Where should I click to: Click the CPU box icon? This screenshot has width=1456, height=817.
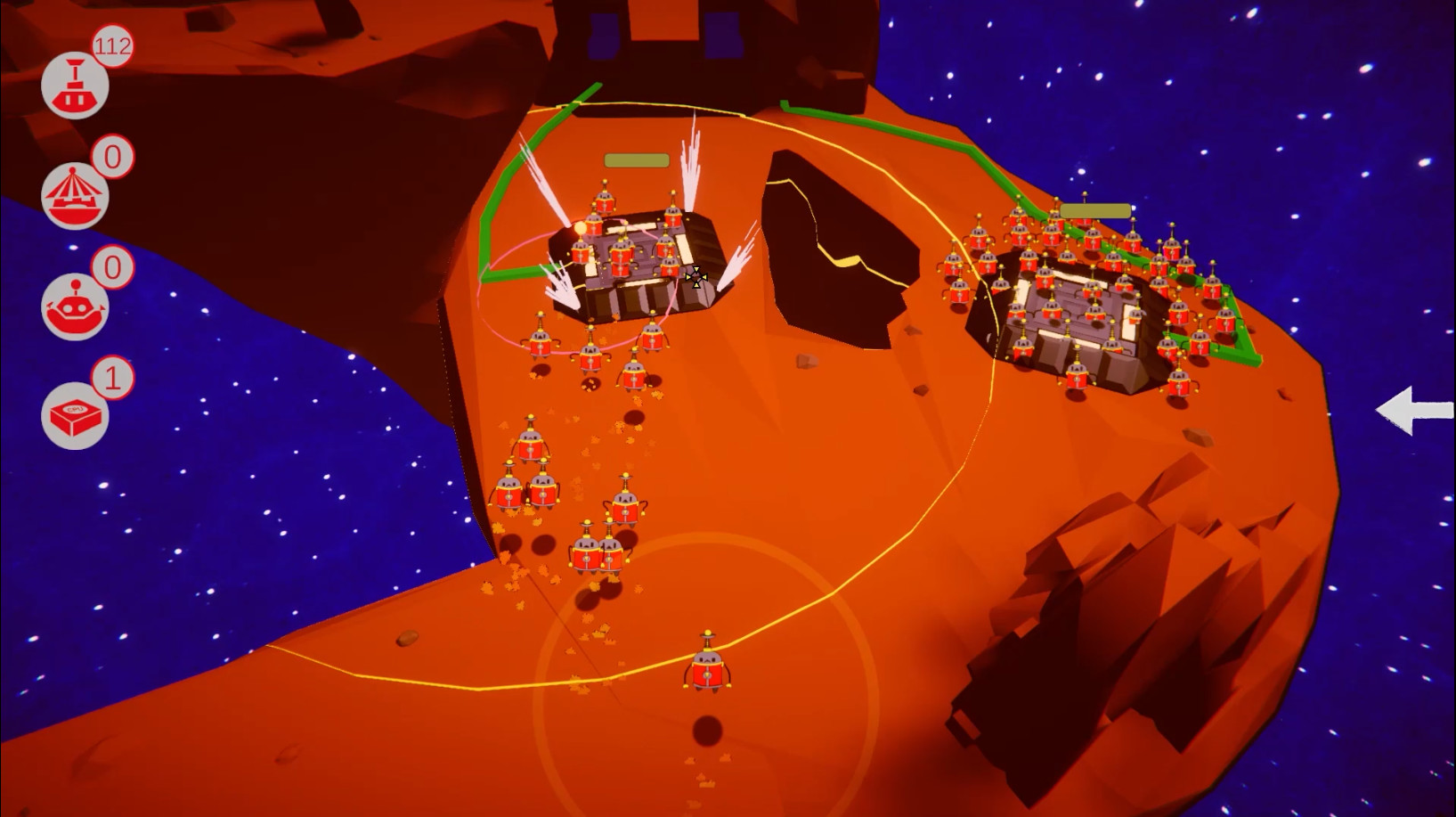coord(75,416)
